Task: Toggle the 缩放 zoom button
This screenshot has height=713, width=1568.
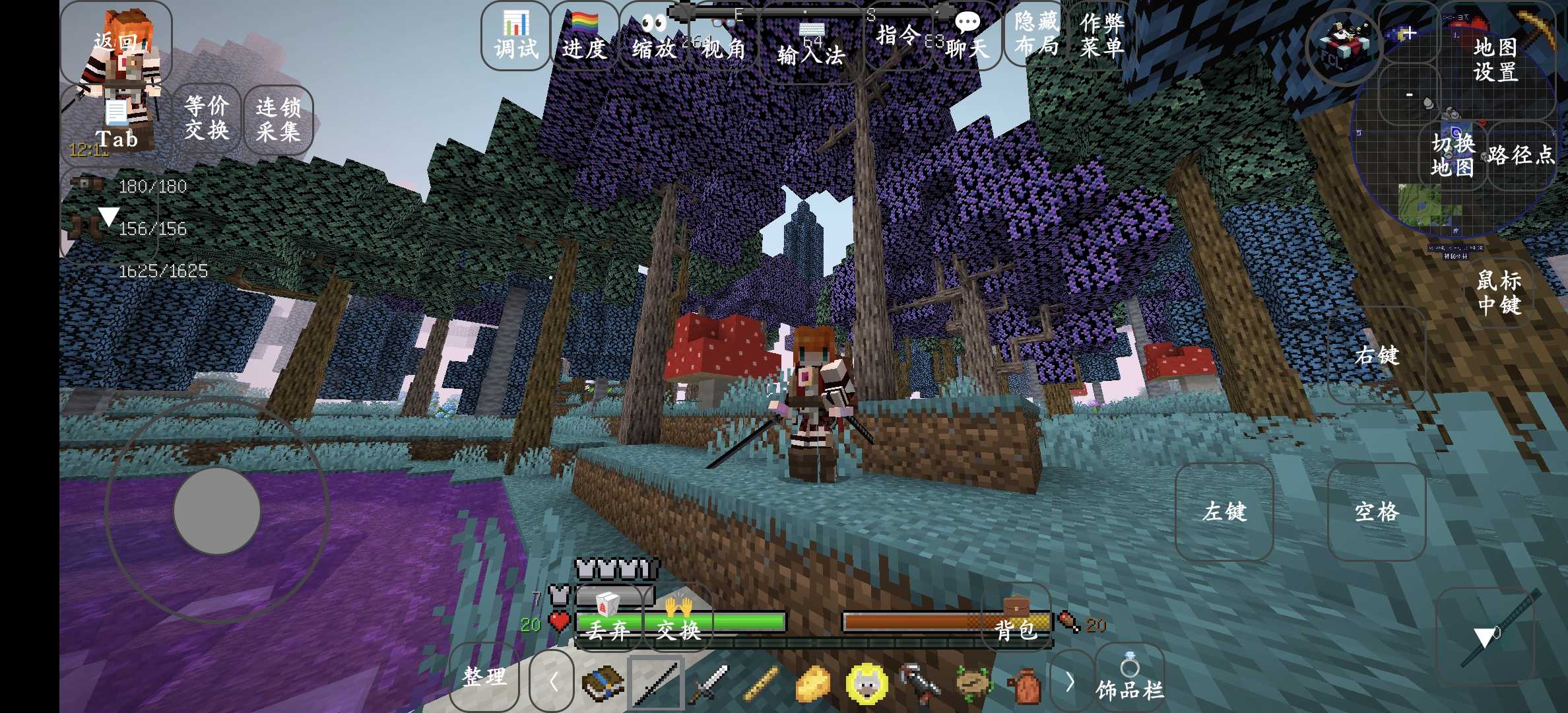Action: pos(653,37)
